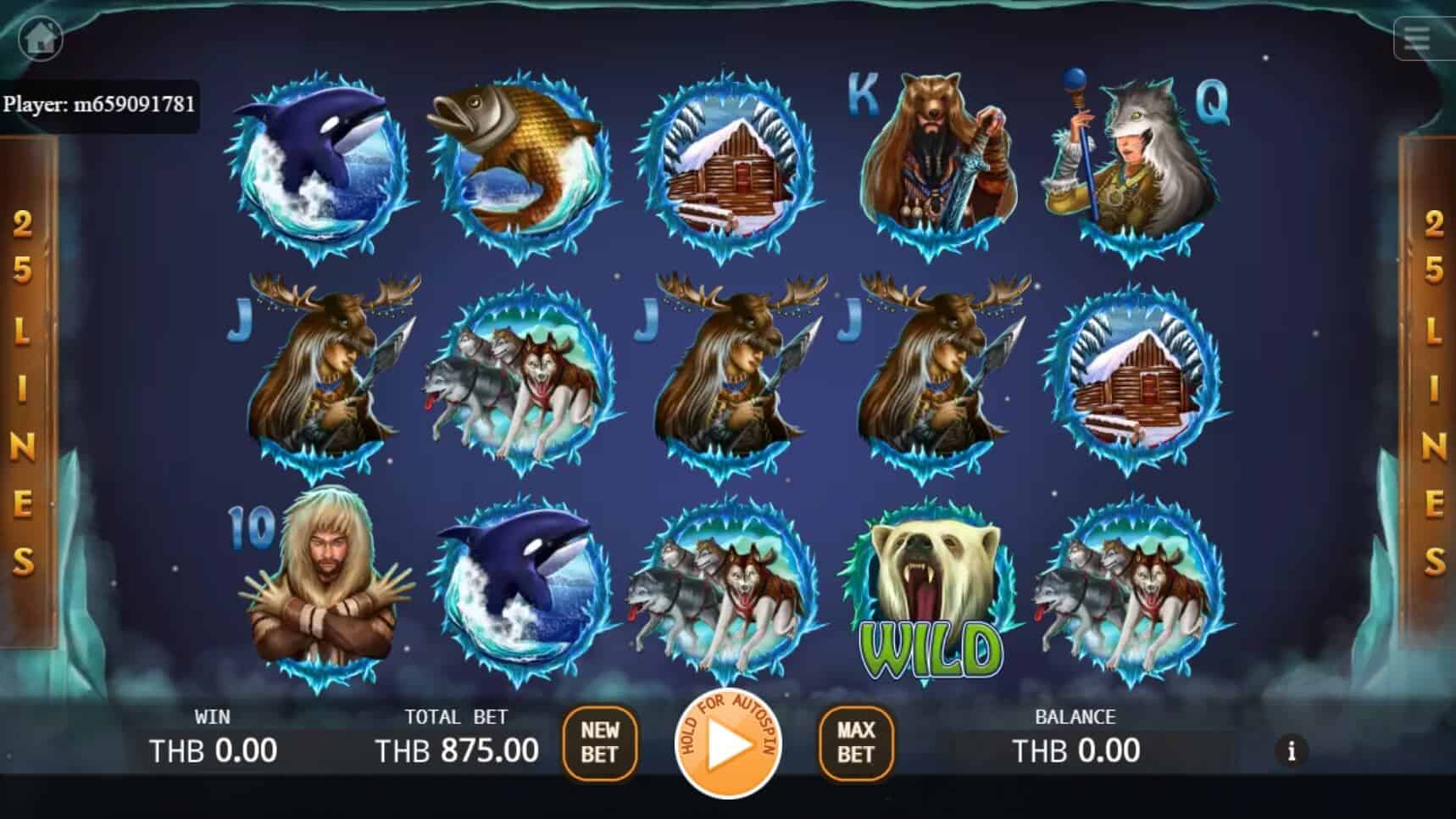This screenshot has width=1456, height=819.
Task: Click the Player ID label
Action: (x=102, y=103)
